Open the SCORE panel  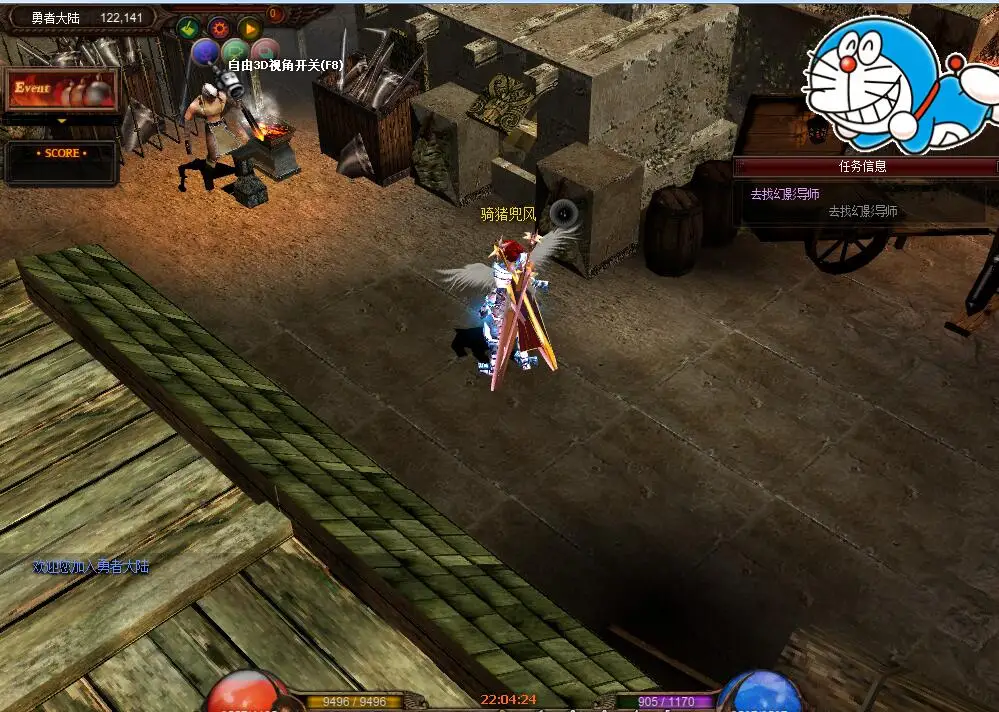coord(61,154)
